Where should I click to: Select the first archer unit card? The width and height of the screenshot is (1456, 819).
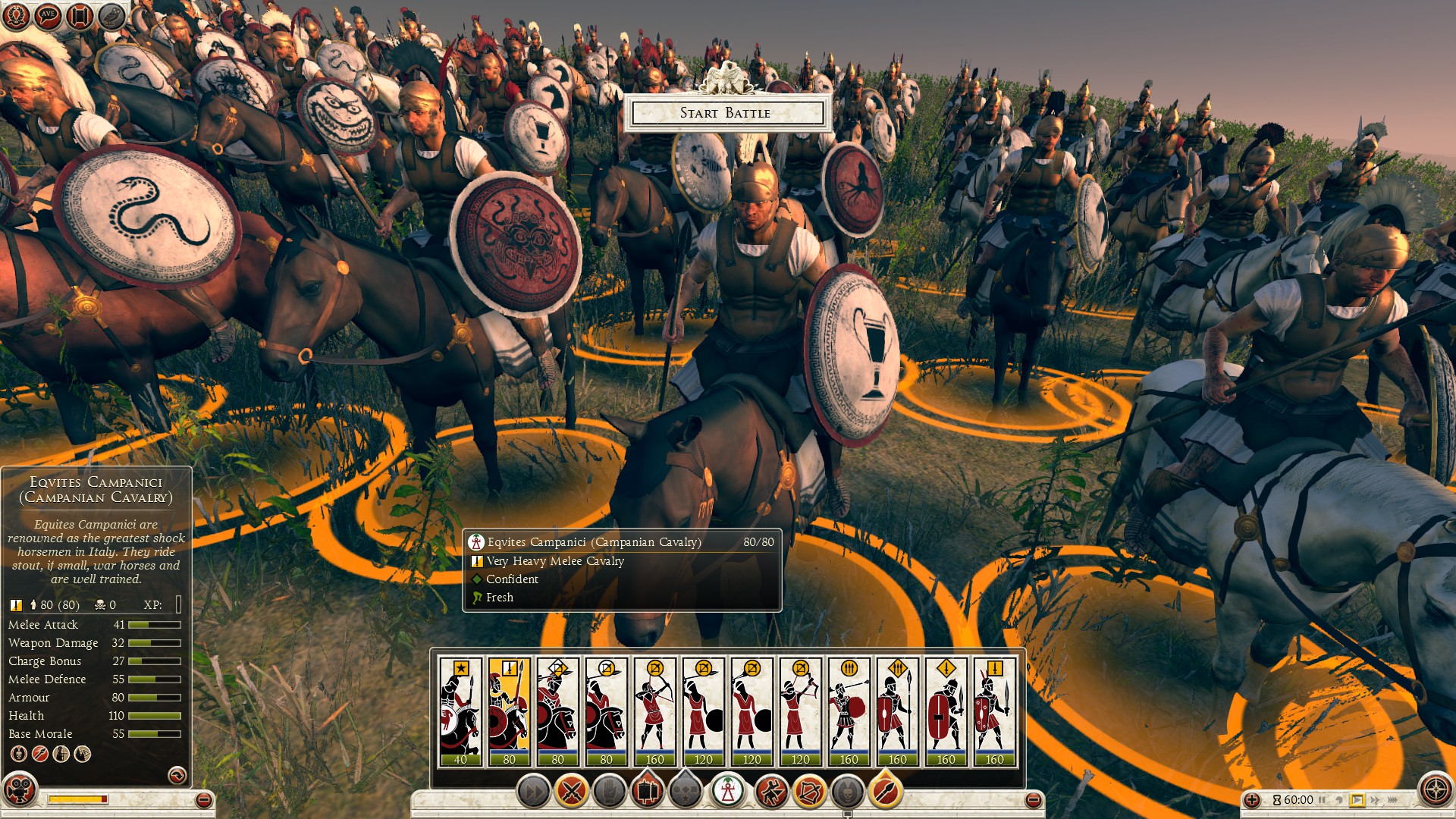coord(654,711)
